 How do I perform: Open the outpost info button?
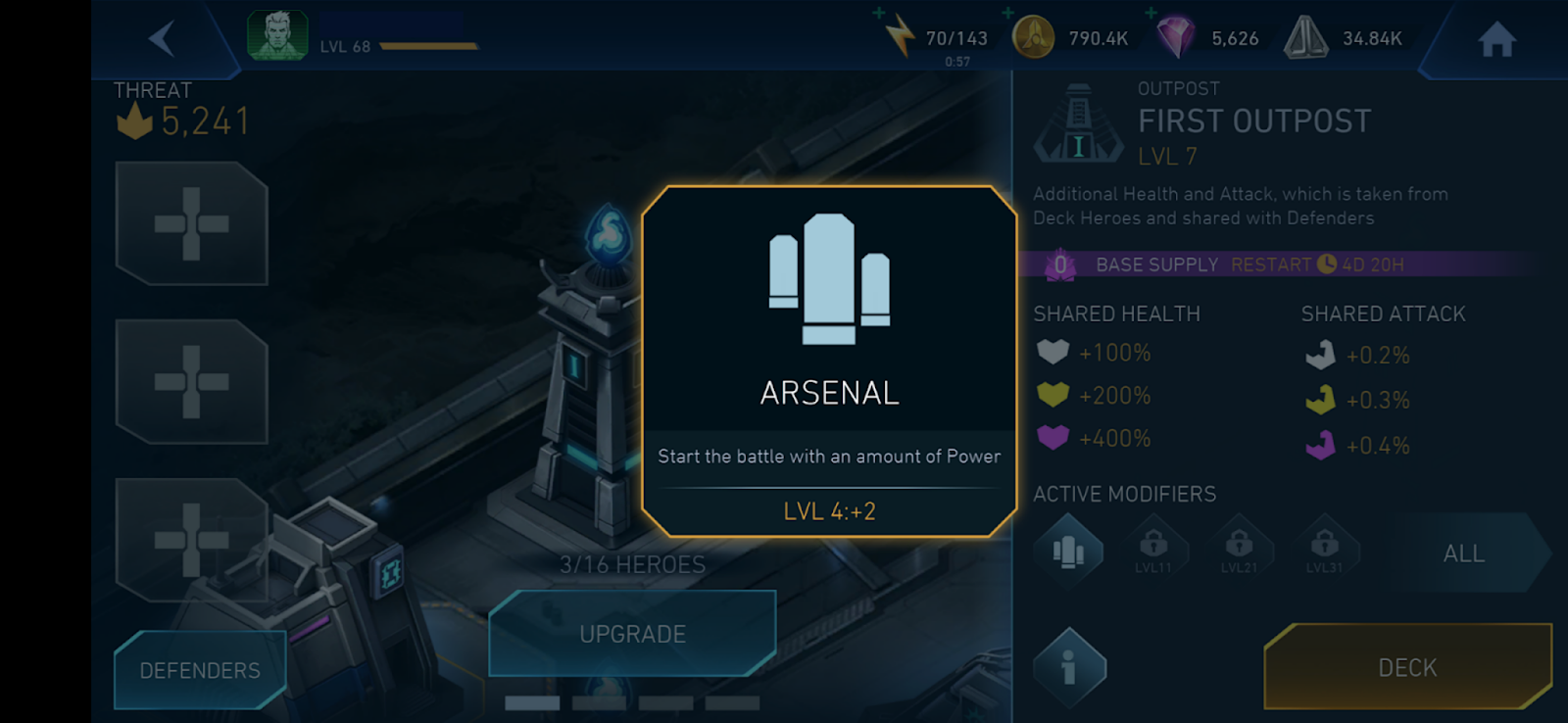[1069, 668]
